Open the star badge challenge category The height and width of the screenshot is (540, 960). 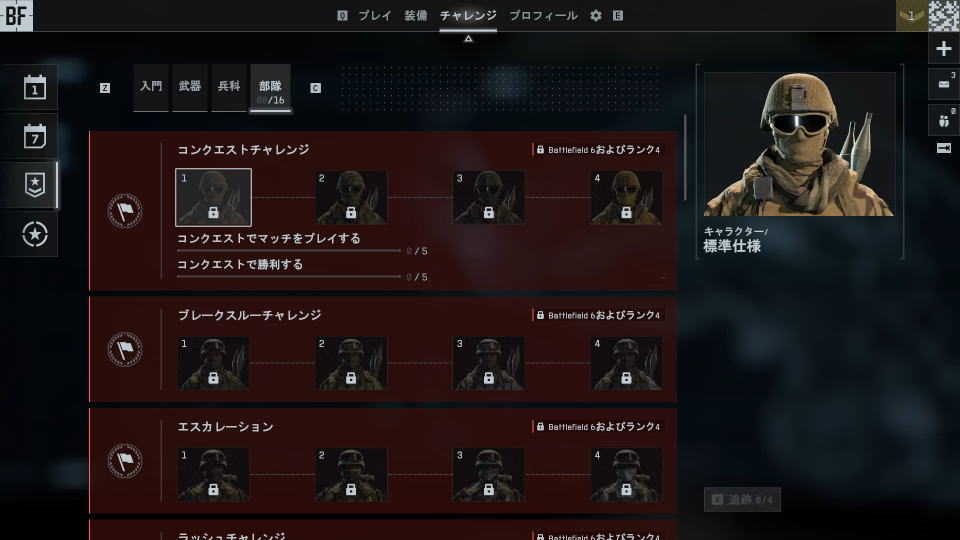pyautogui.click(x=35, y=184)
